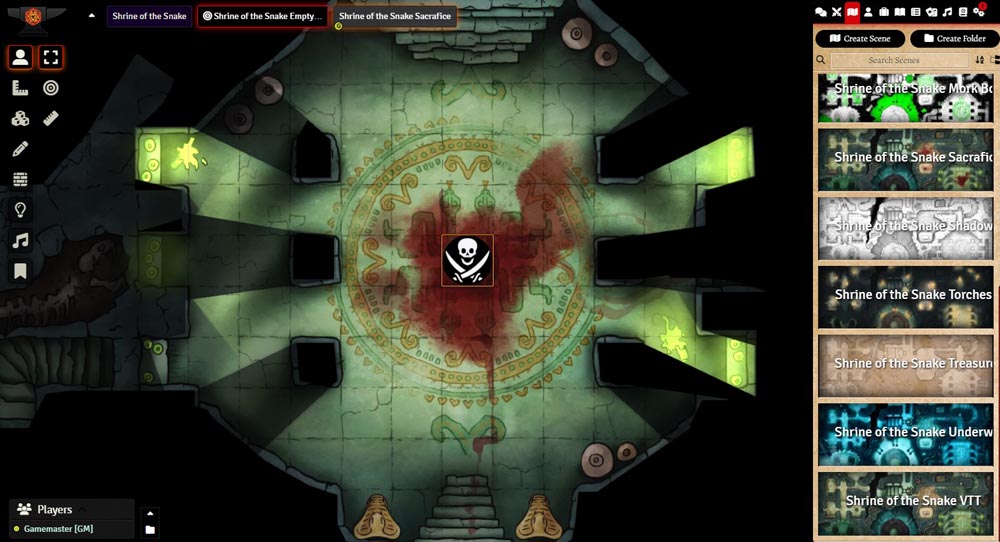The image size is (1000, 542).
Task: Open the crossed-swords combat tracker tab
Action: click(837, 12)
